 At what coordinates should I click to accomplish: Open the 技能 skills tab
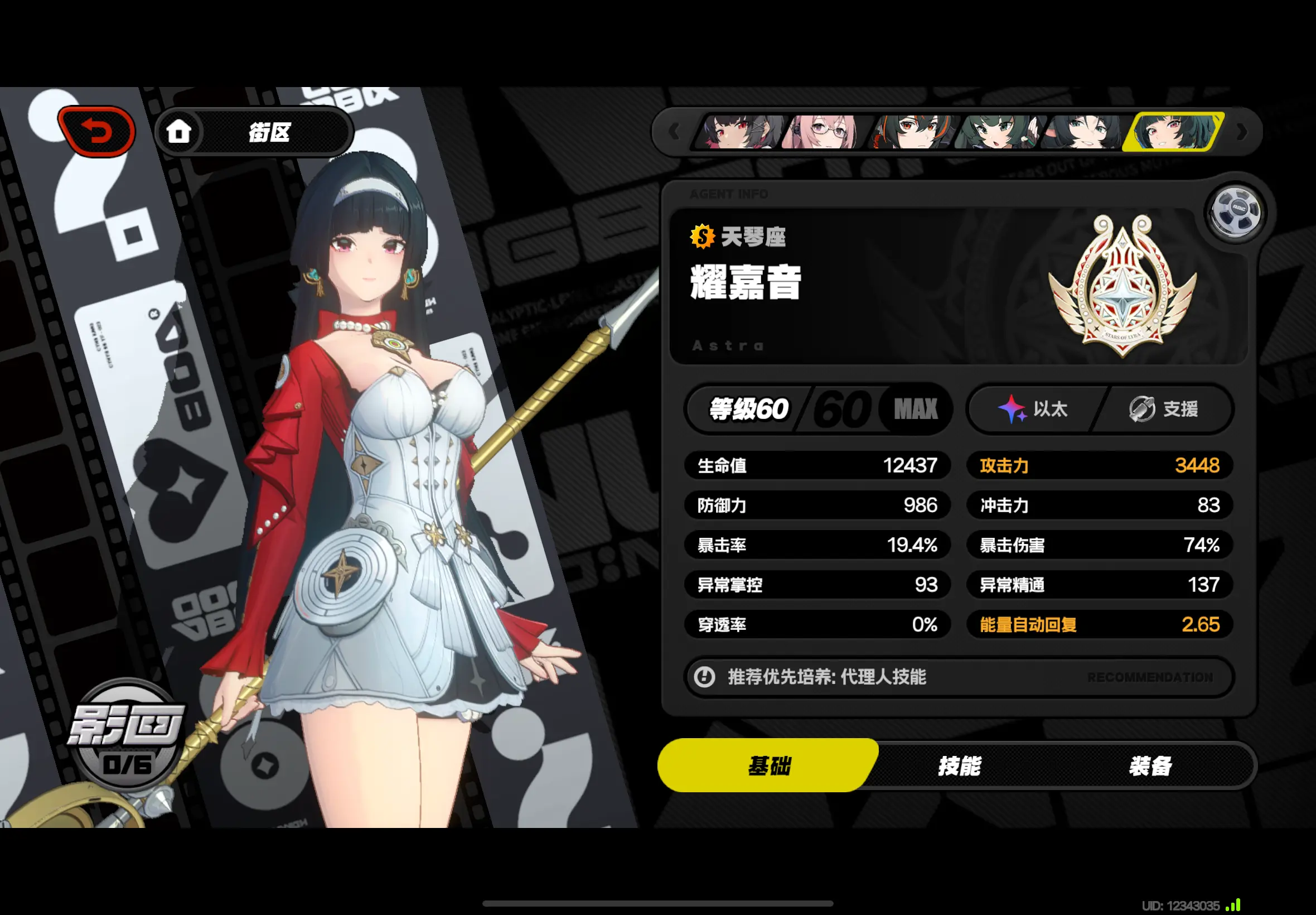[959, 766]
